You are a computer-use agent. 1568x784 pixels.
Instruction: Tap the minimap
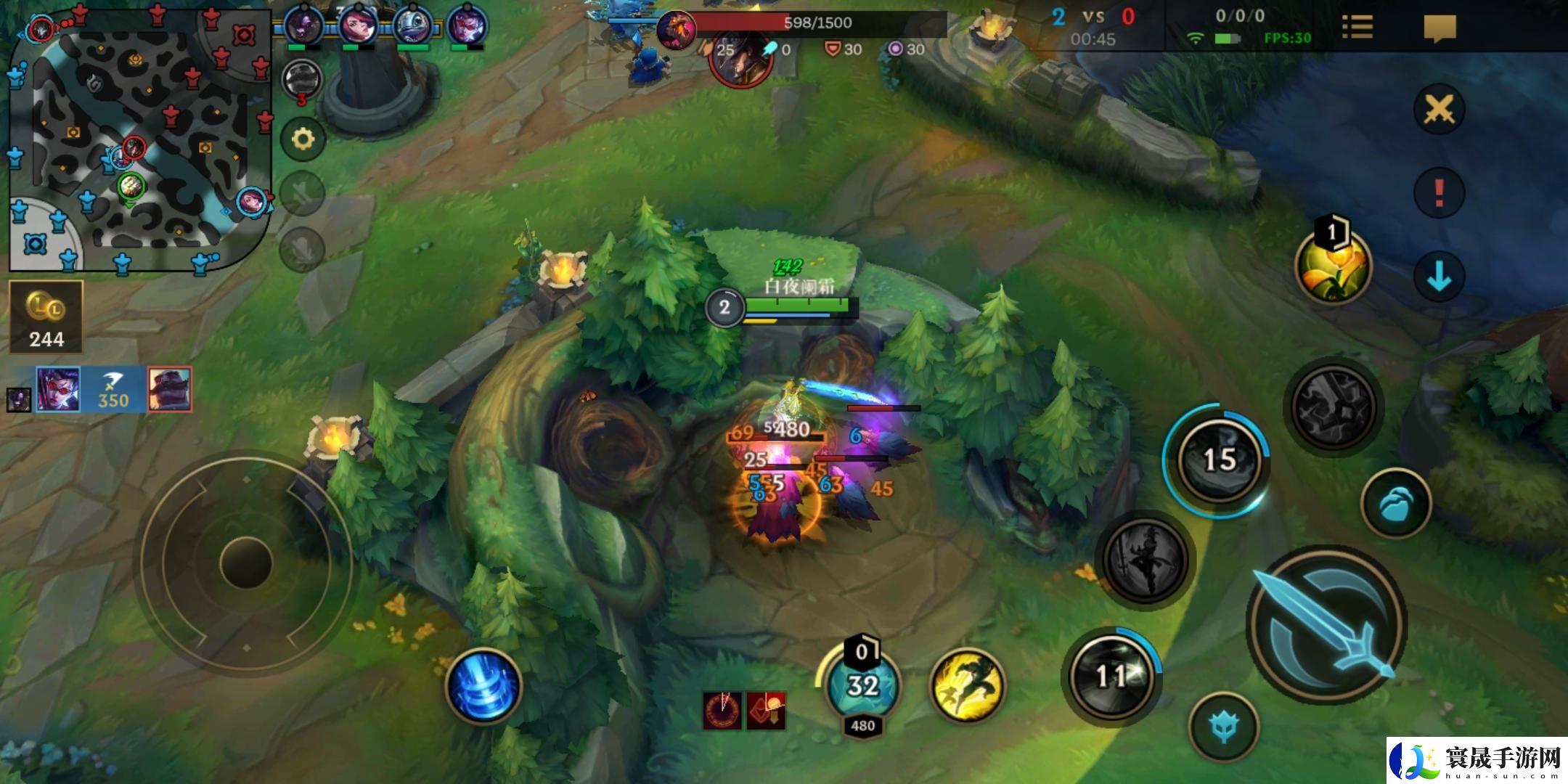coord(139,138)
